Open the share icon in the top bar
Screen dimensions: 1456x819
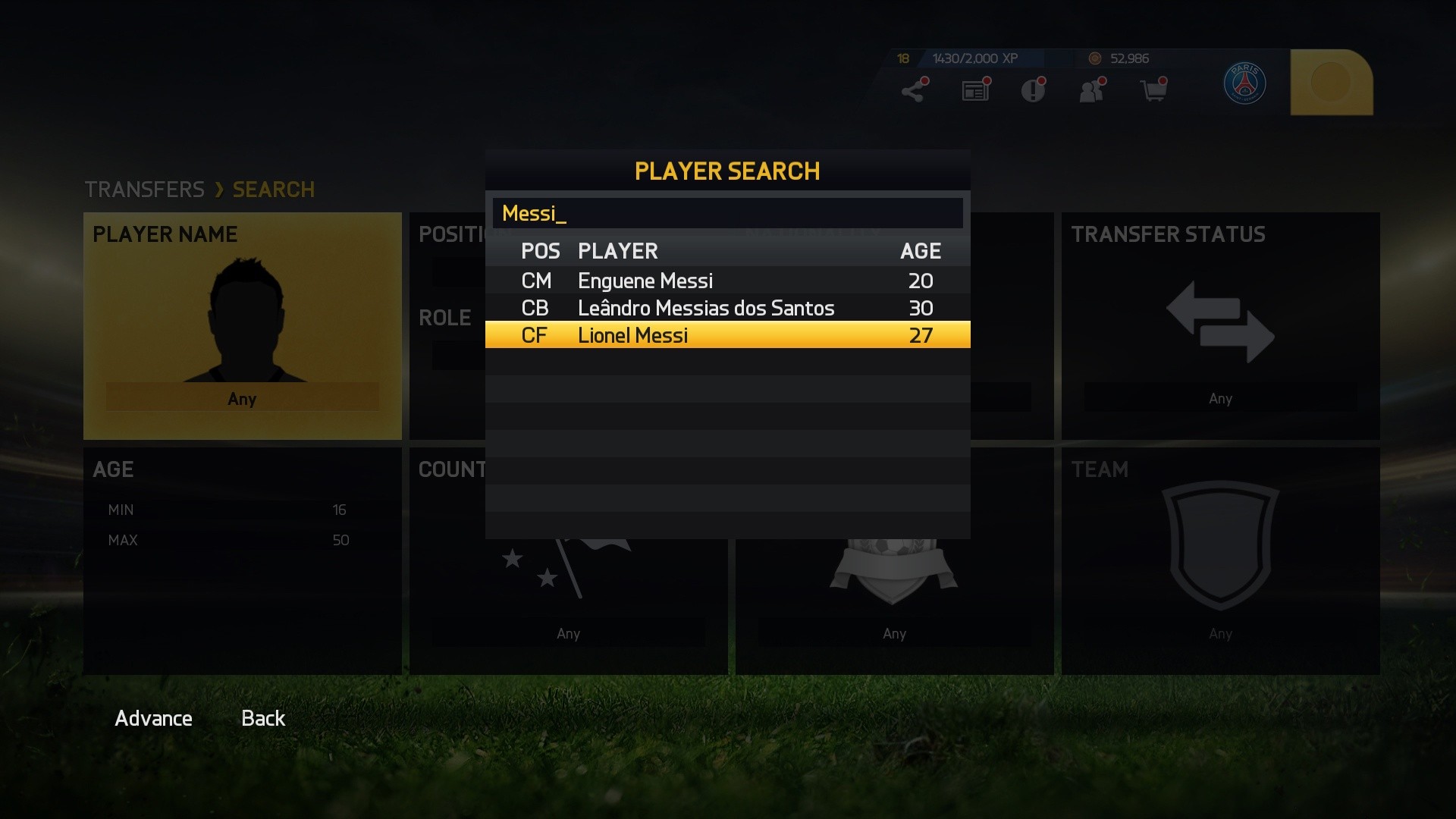click(914, 89)
